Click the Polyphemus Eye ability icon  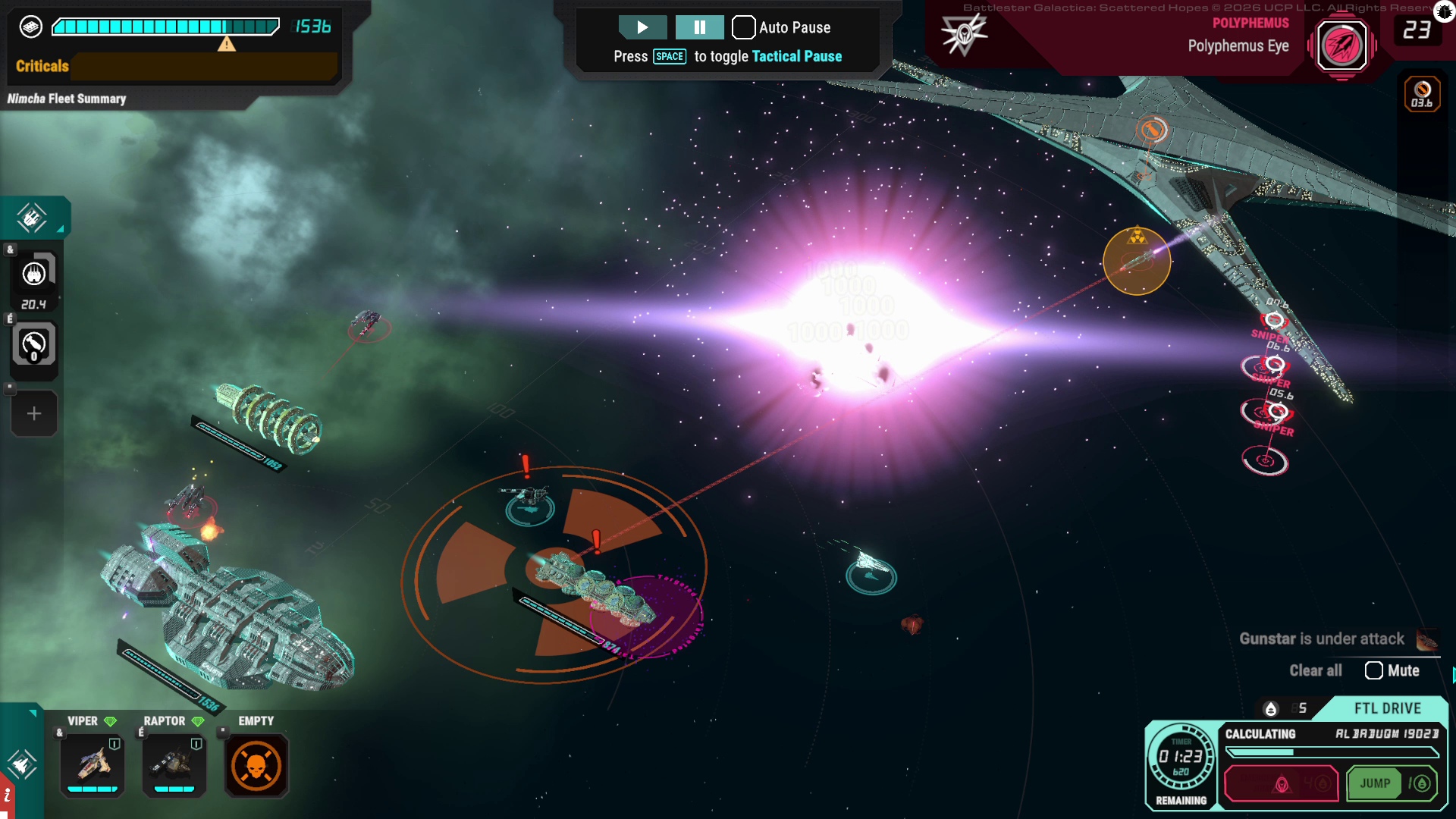(x=1341, y=45)
